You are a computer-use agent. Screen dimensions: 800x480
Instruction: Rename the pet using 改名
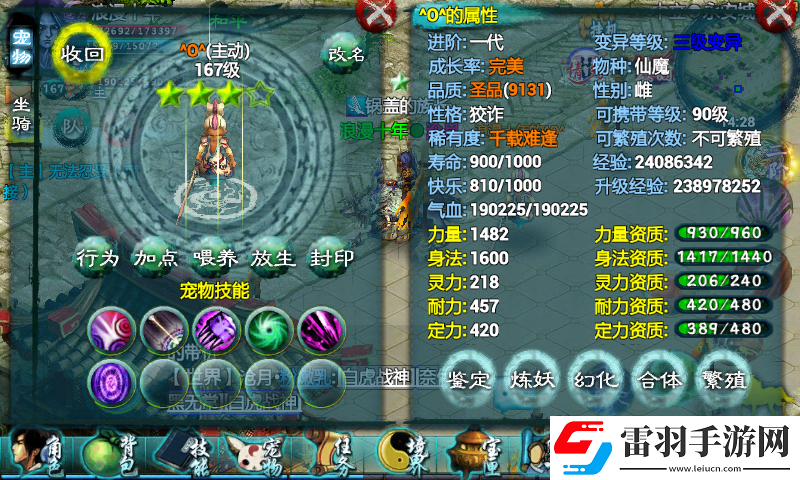click(346, 52)
